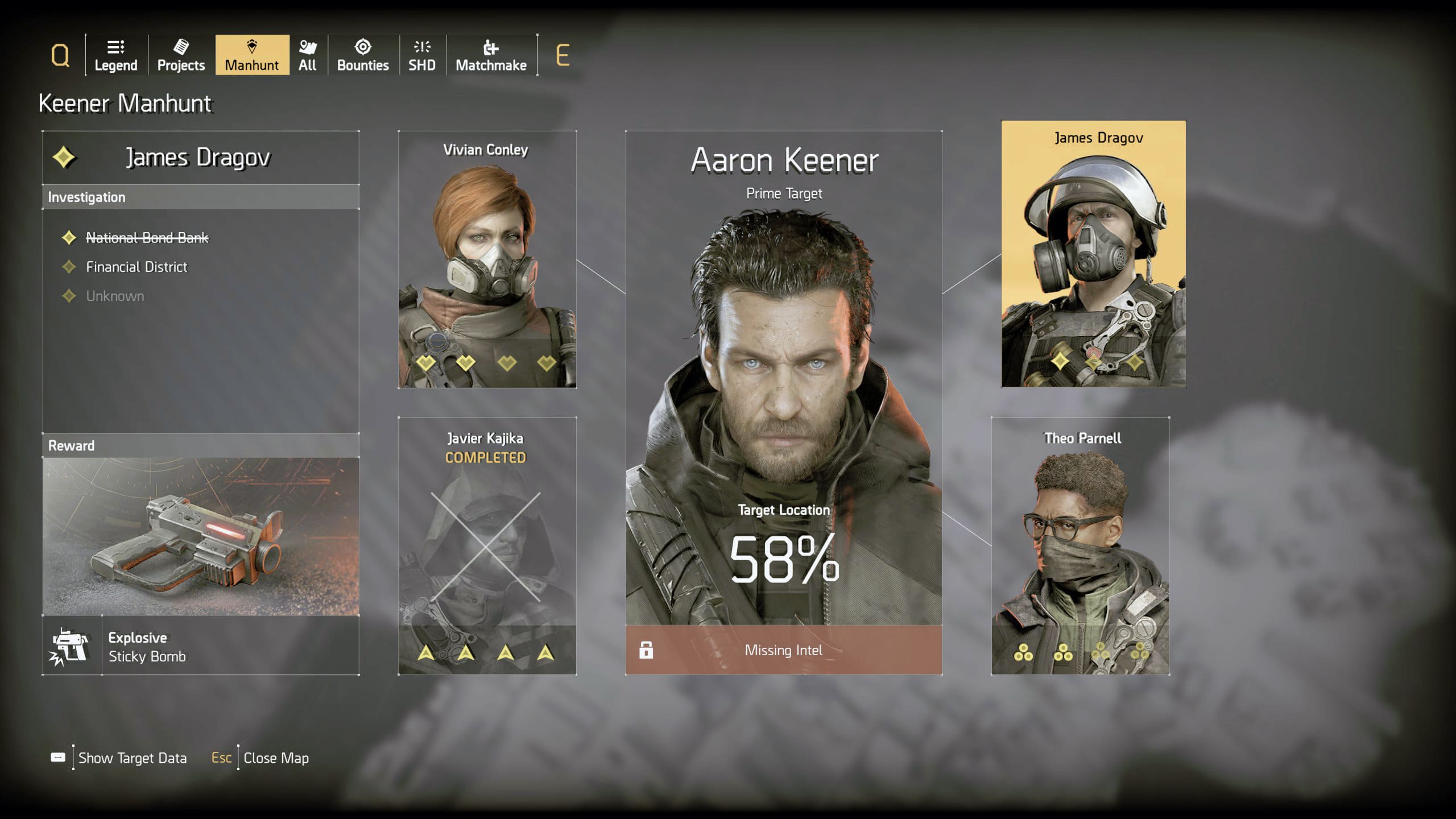1456x819 pixels.
Task: Click the Missing Intel locked bar
Action: pyautogui.click(x=784, y=650)
